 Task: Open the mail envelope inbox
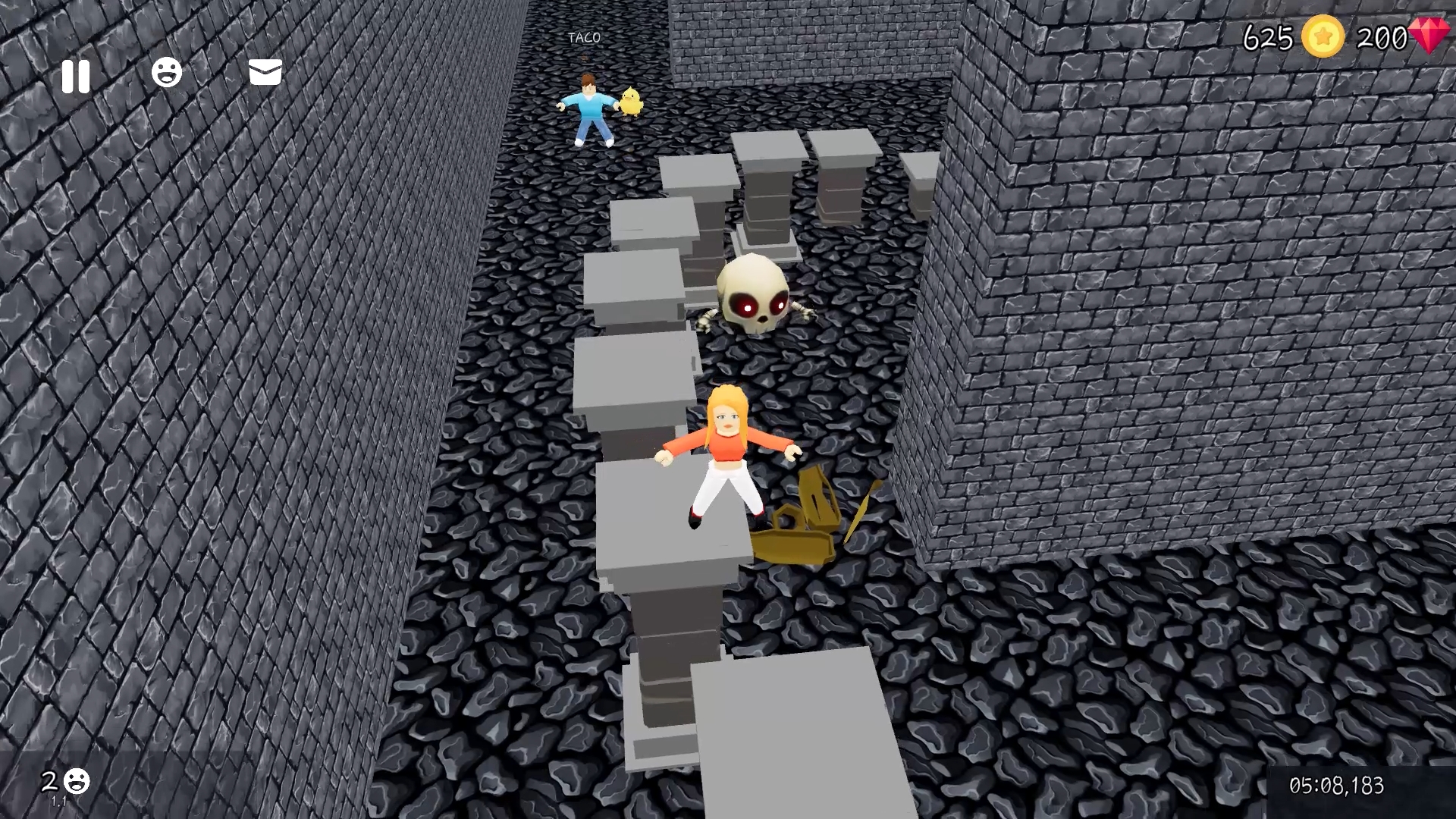[x=264, y=74]
